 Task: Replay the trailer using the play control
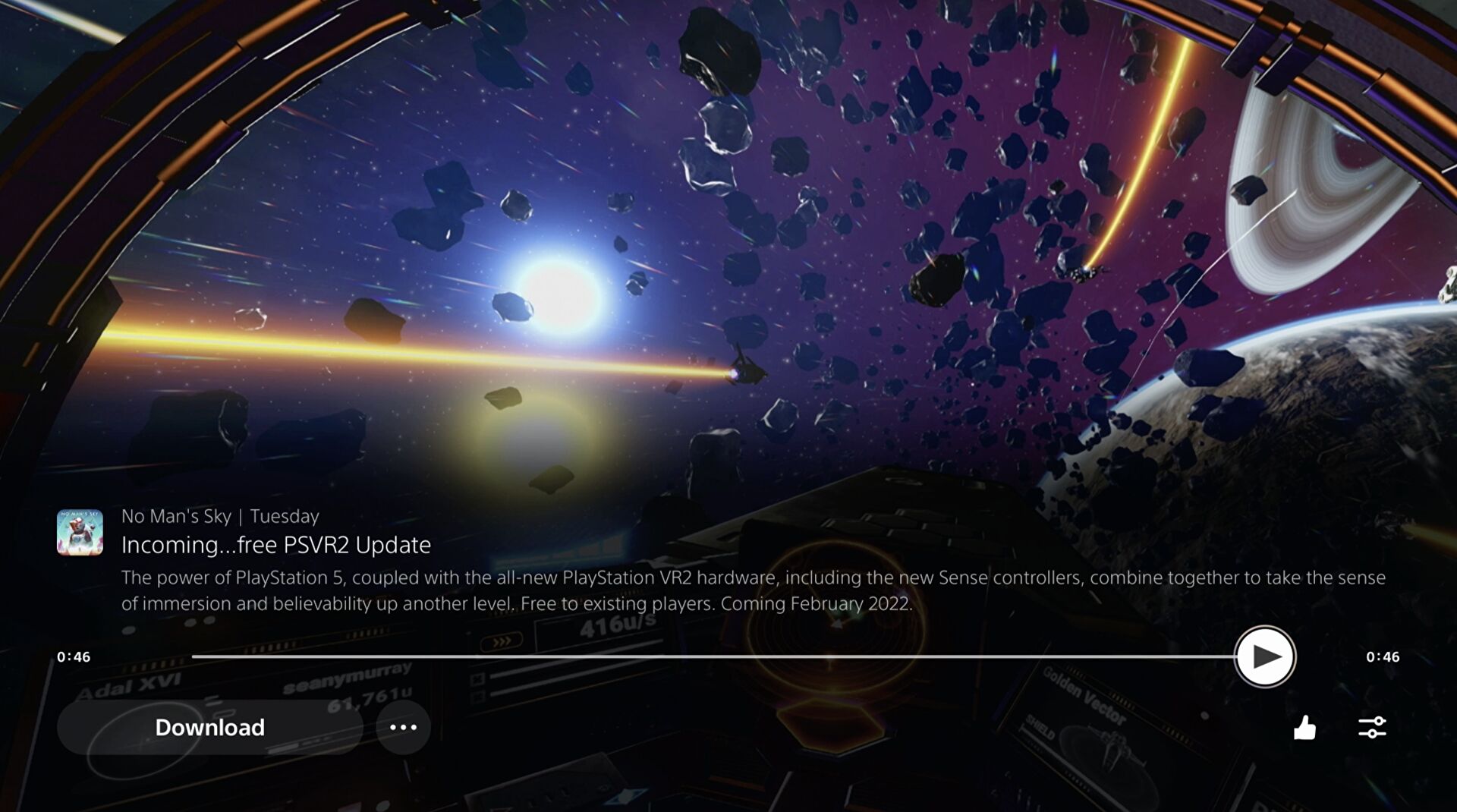pyautogui.click(x=1264, y=656)
